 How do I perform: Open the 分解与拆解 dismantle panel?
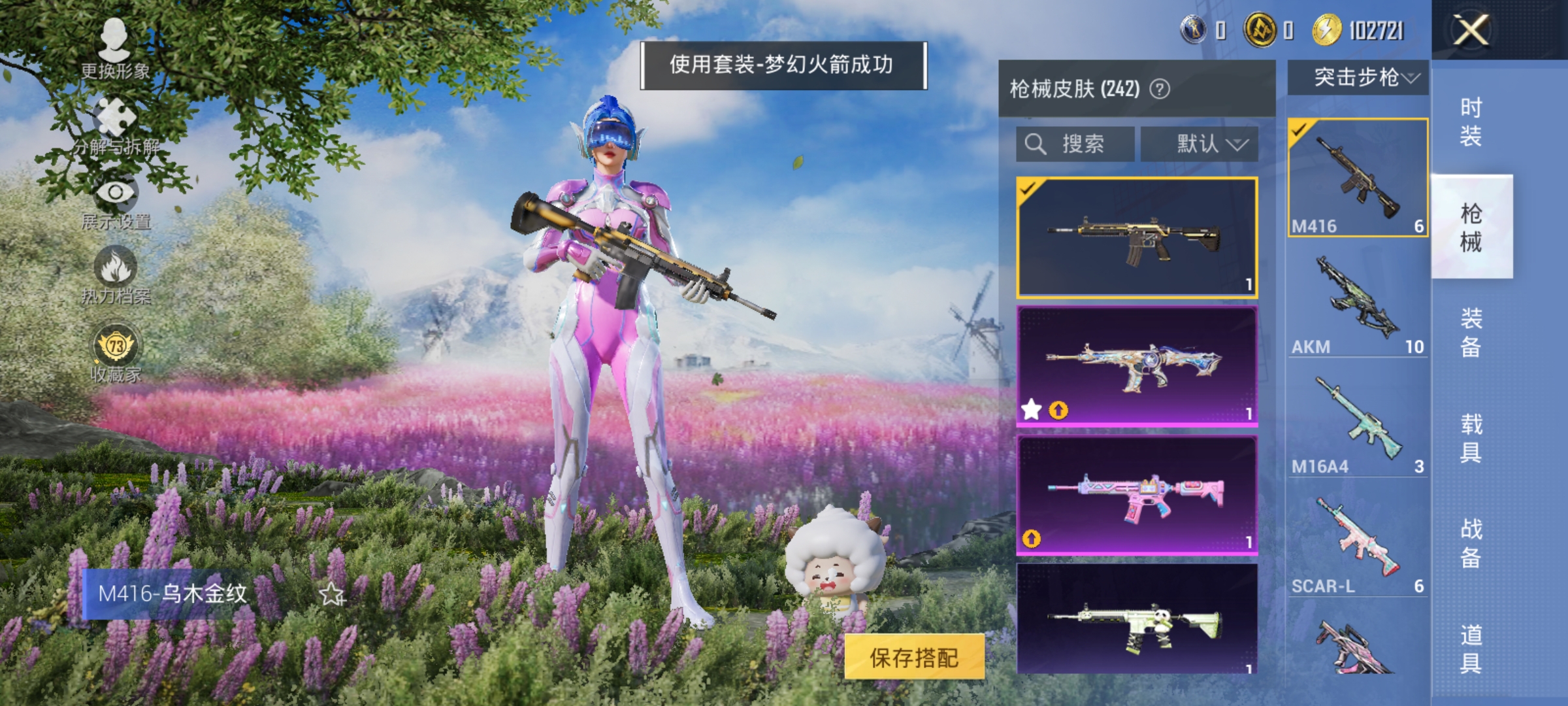click(114, 127)
